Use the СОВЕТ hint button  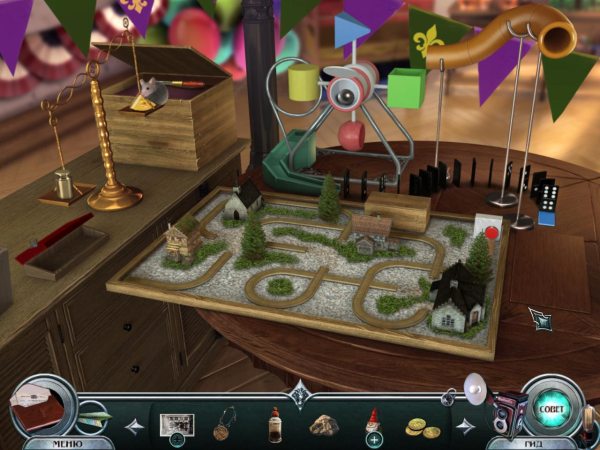551,407
